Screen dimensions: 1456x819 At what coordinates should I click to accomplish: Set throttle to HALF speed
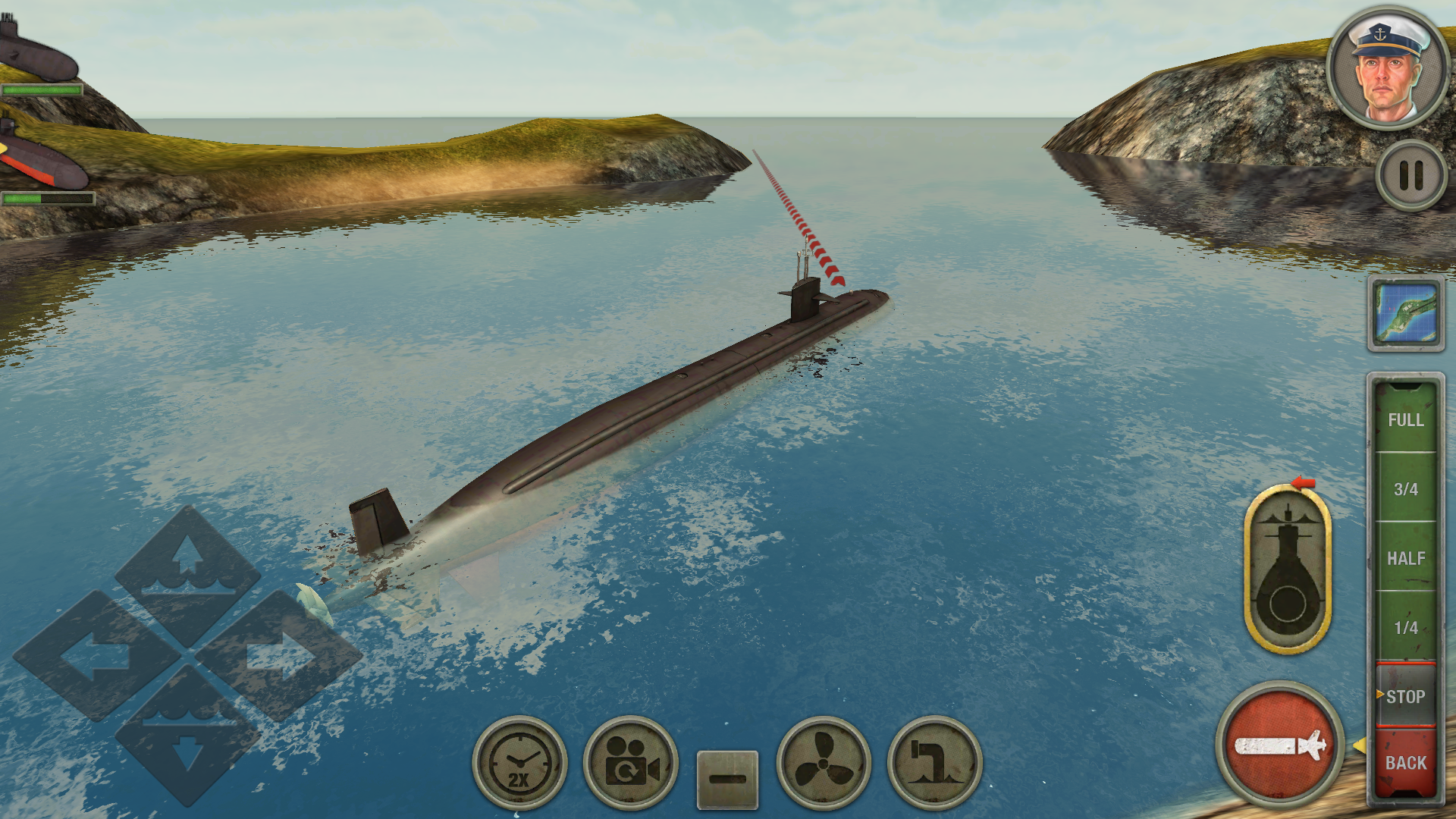(1407, 558)
